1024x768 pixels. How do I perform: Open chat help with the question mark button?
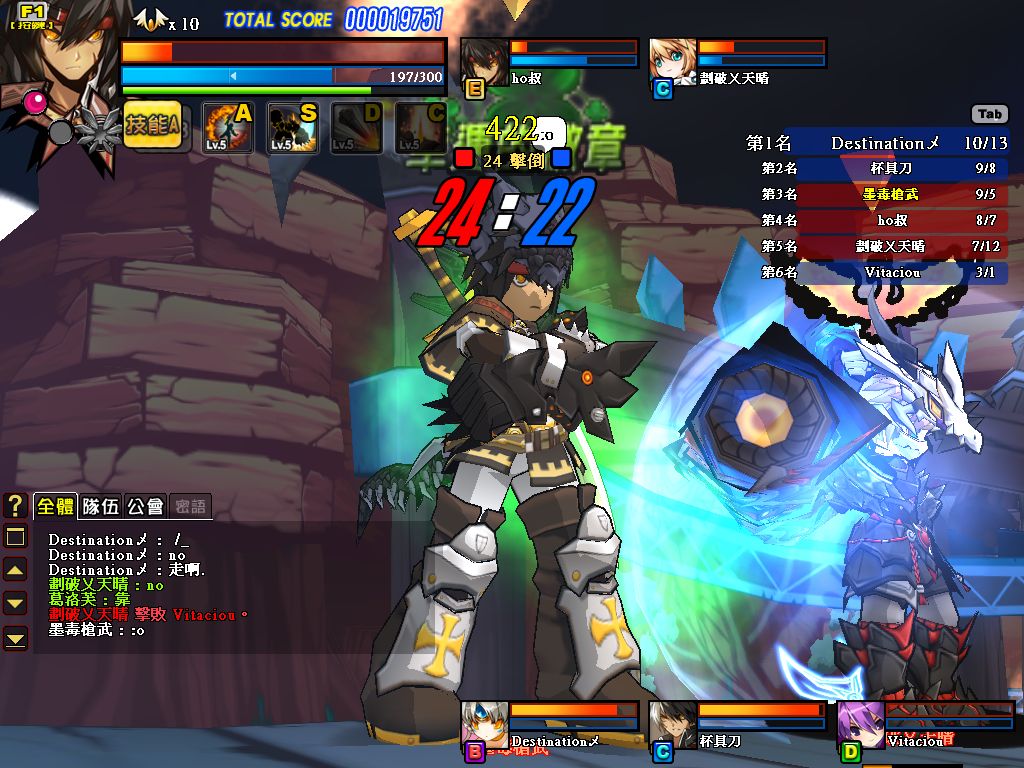pyautogui.click(x=15, y=506)
